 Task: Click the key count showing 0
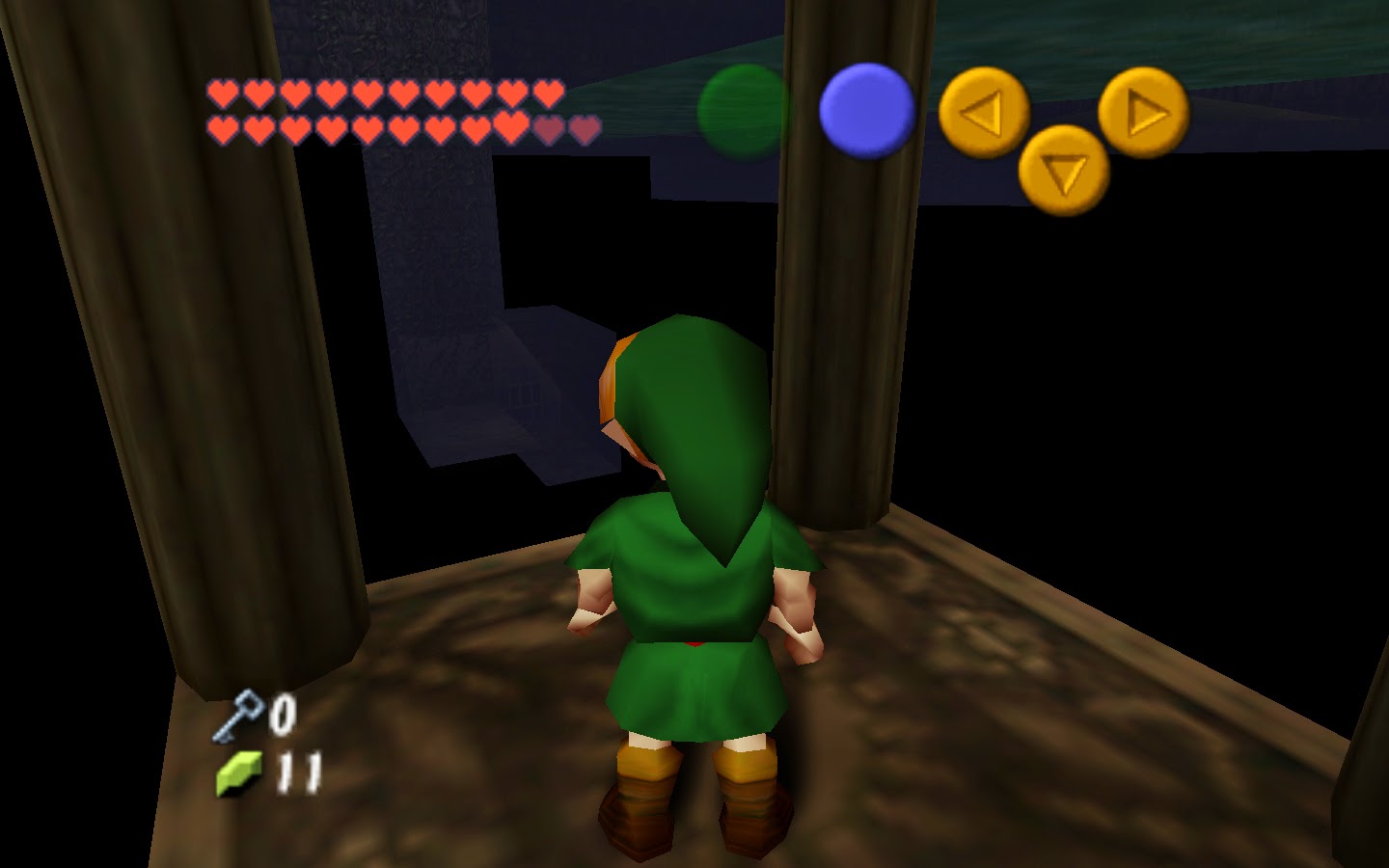point(283,716)
